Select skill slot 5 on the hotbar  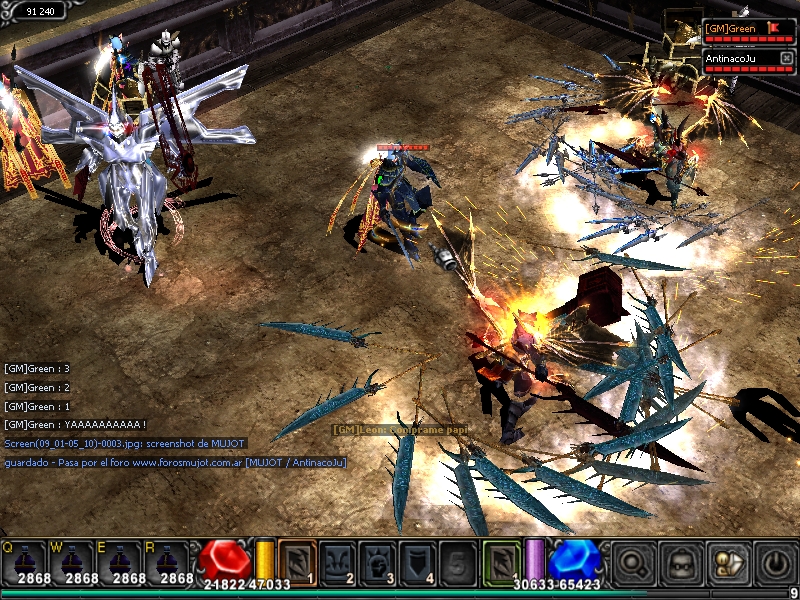pos(457,560)
